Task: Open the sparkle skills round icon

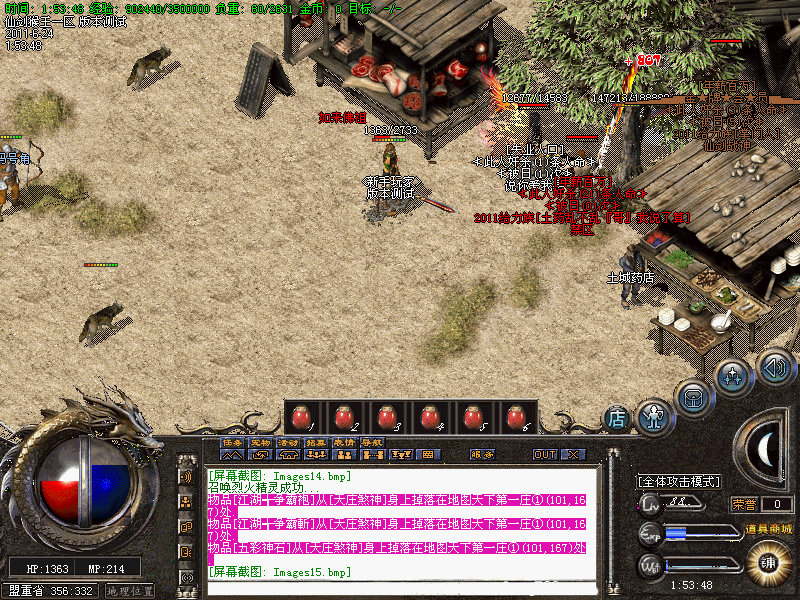Action: click(x=734, y=377)
